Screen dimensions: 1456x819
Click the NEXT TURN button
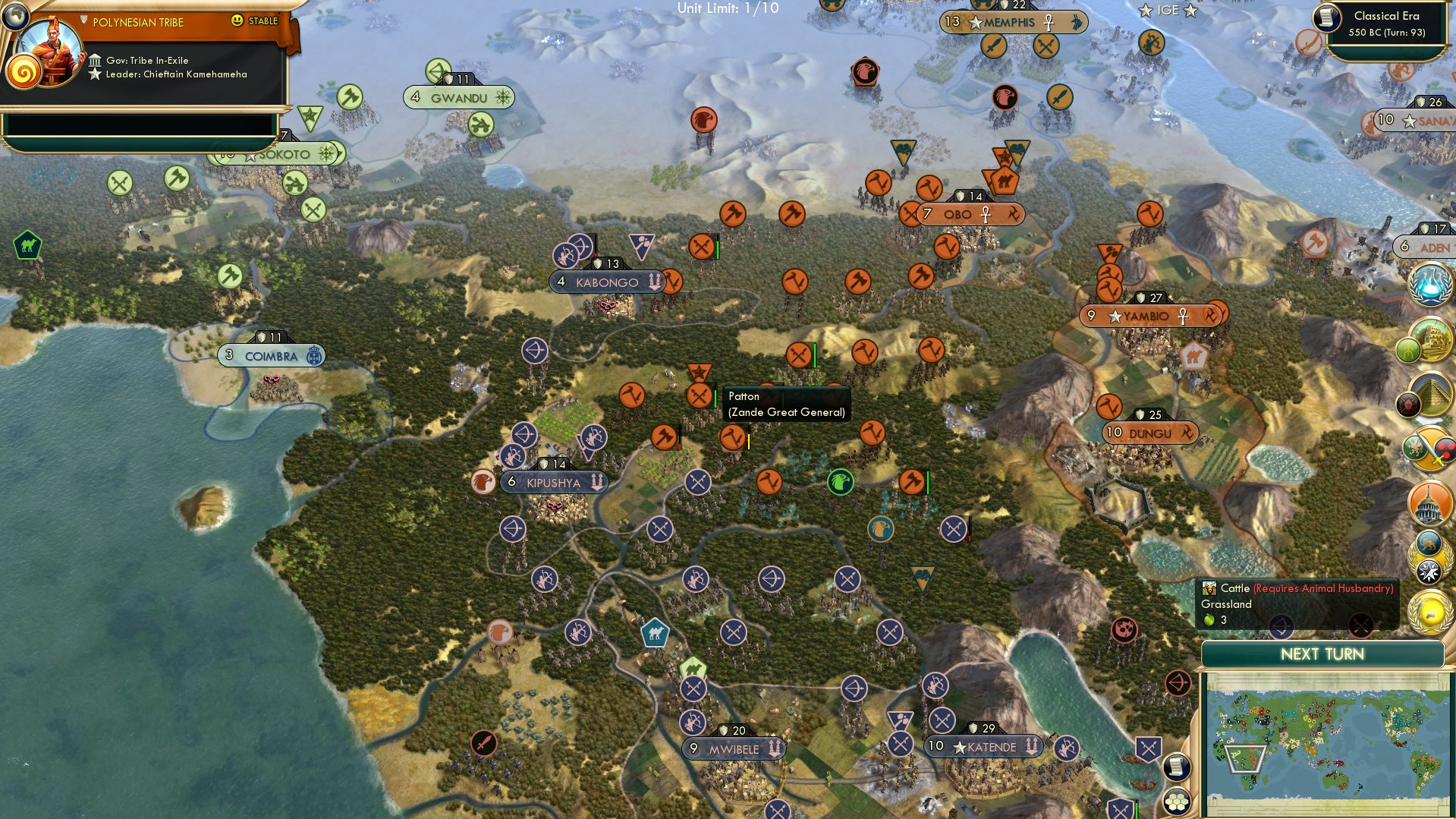pos(1323,654)
